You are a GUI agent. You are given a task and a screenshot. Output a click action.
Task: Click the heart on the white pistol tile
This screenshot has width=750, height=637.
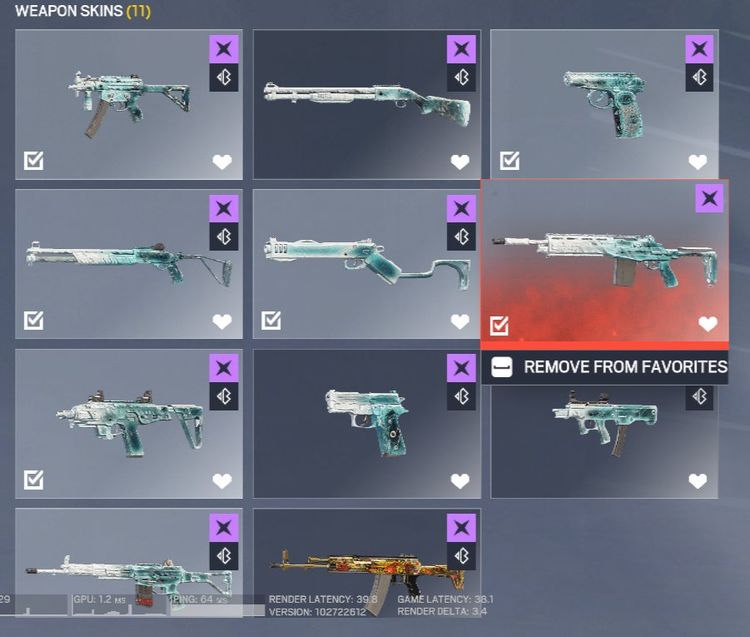click(460, 481)
